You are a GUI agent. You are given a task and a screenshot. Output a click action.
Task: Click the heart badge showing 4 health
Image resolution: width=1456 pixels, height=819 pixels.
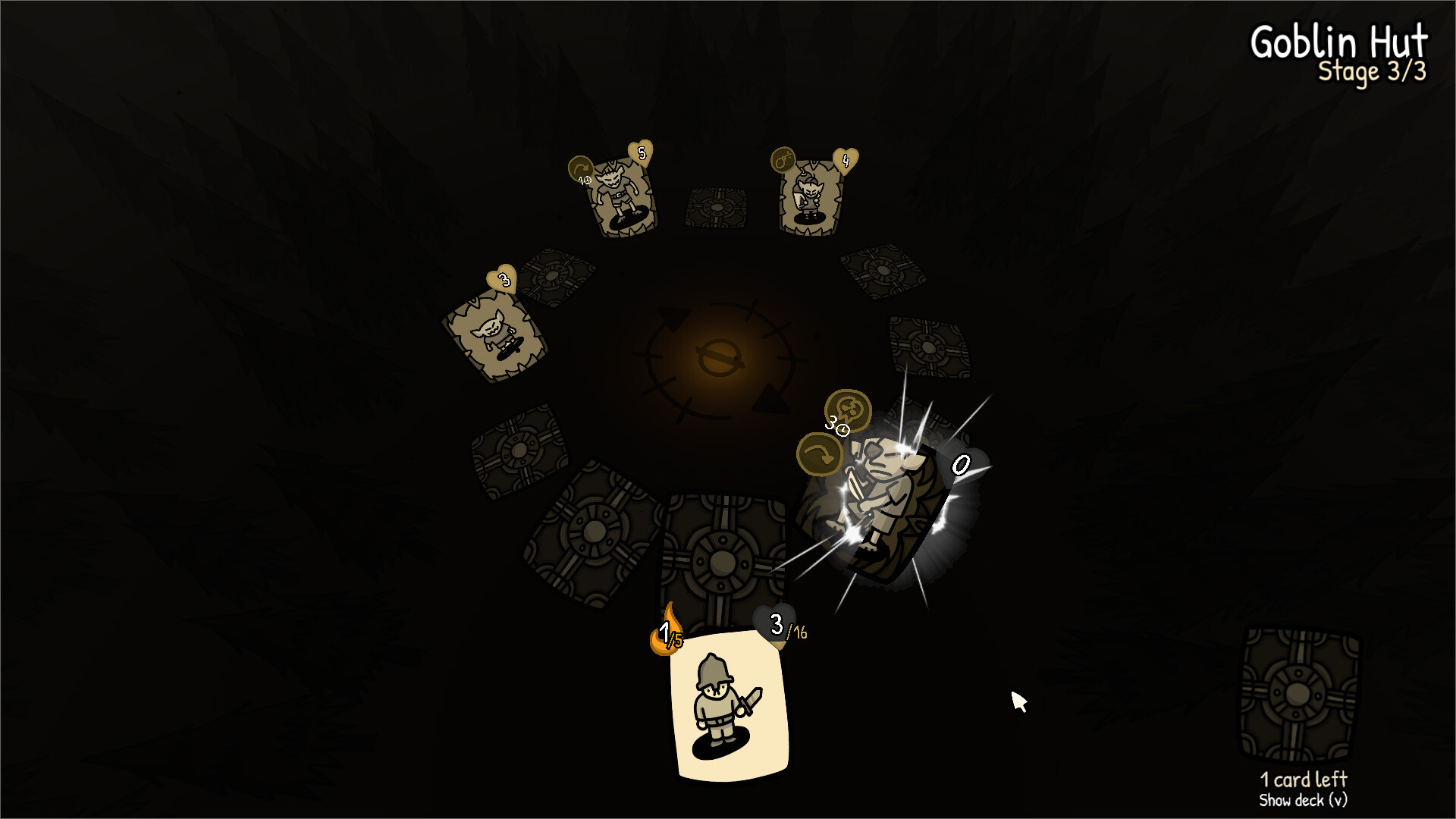844,158
